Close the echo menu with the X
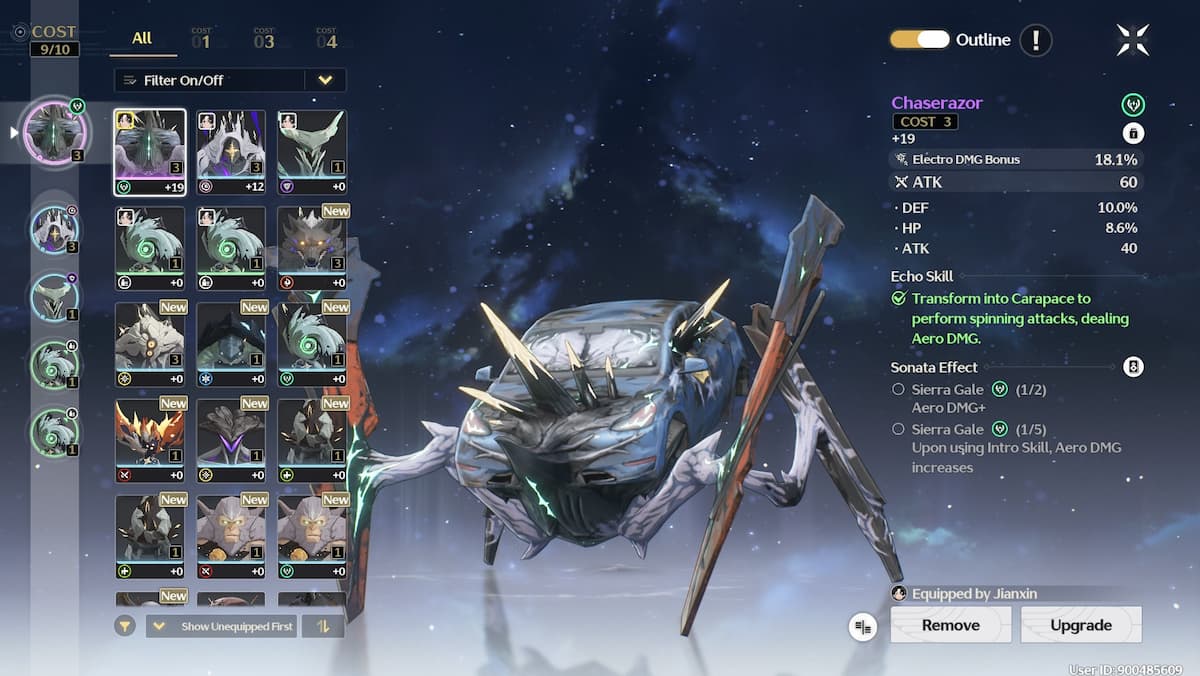1200x676 pixels. (1133, 41)
